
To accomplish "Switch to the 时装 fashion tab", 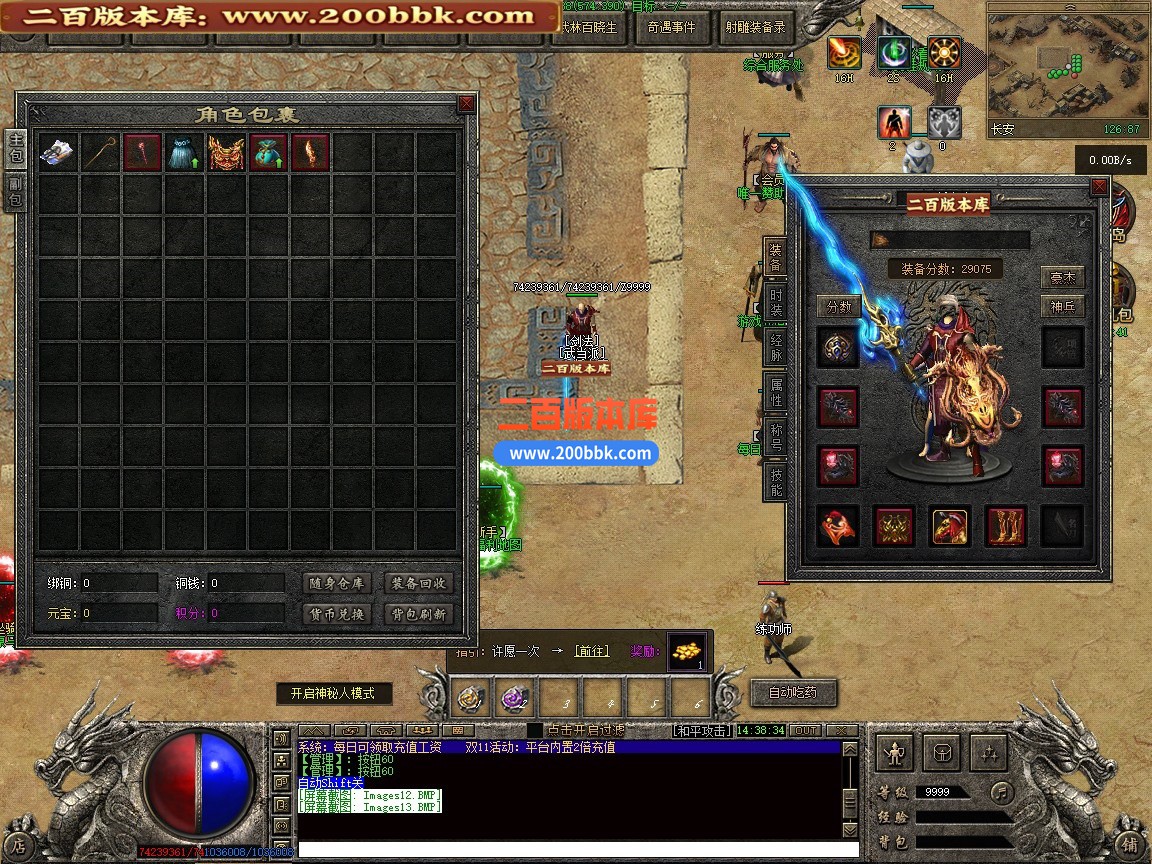I will click(x=775, y=301).
